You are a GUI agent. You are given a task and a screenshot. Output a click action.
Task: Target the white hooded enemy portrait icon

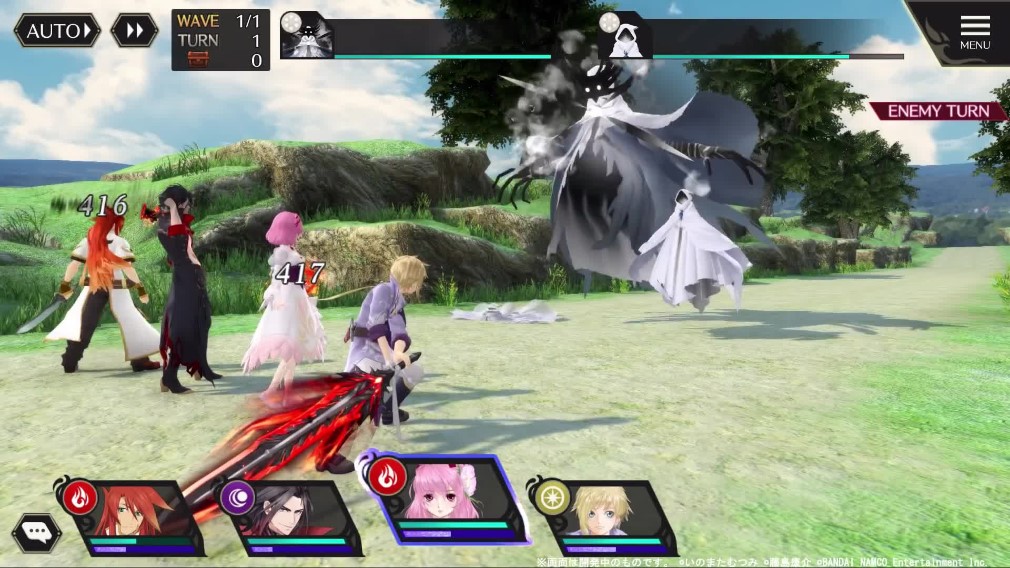tap(625, 37)
